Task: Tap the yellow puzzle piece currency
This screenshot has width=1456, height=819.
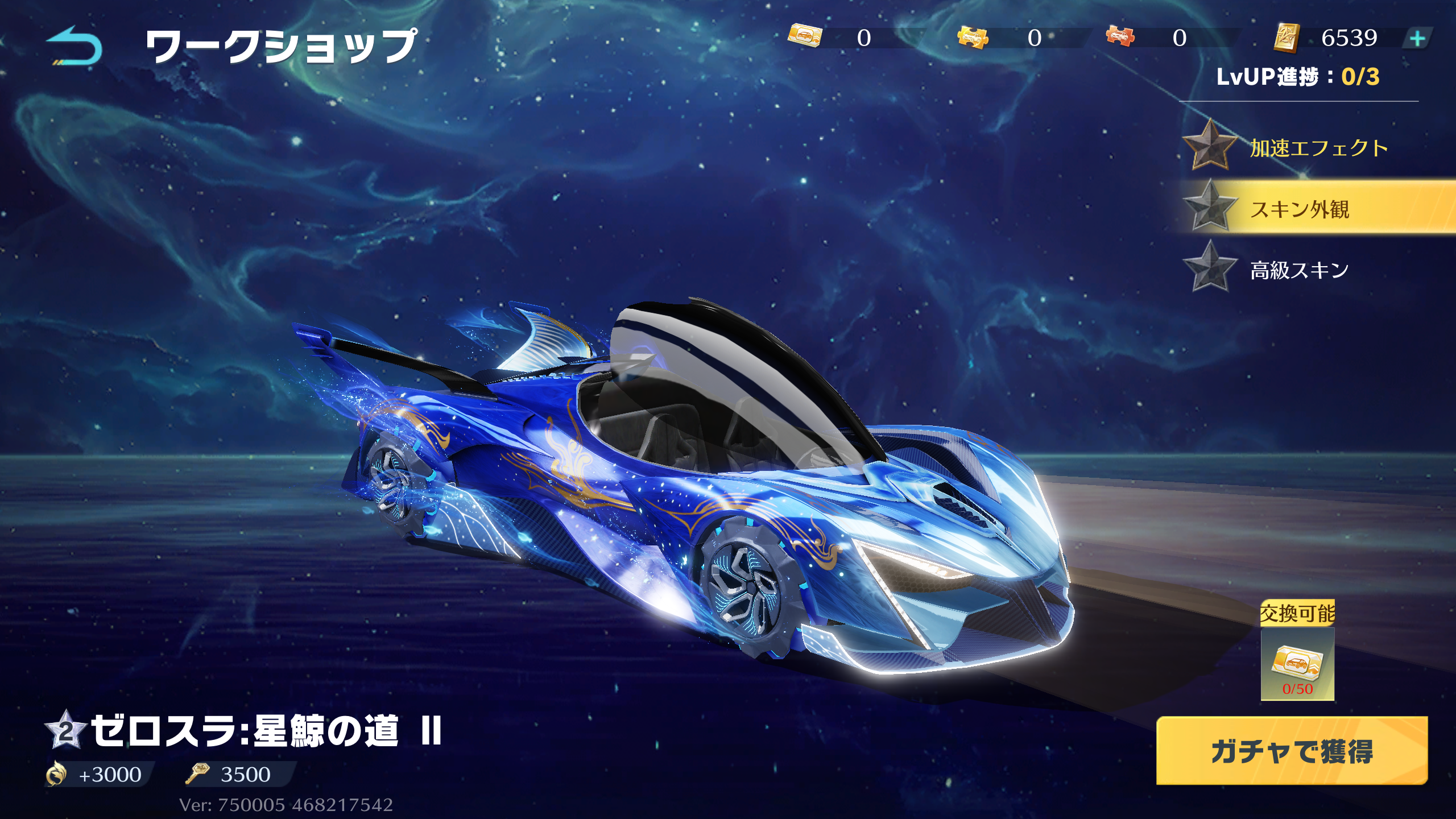Action: (x=973, y=38)
